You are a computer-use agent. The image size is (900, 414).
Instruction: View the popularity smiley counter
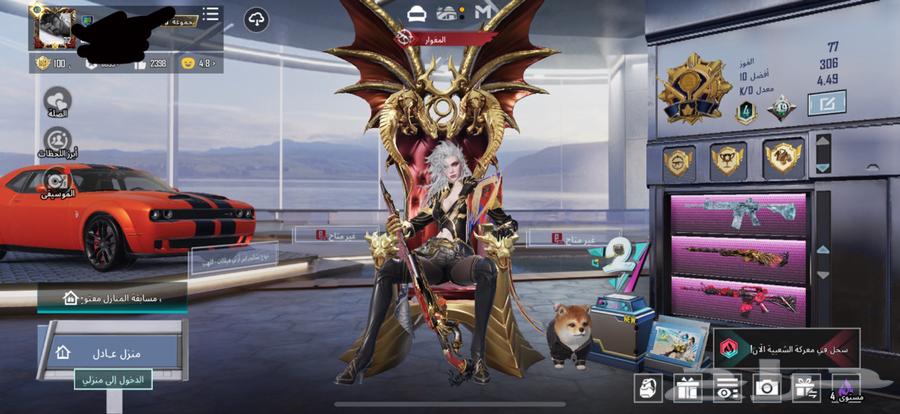click(197, 63)
